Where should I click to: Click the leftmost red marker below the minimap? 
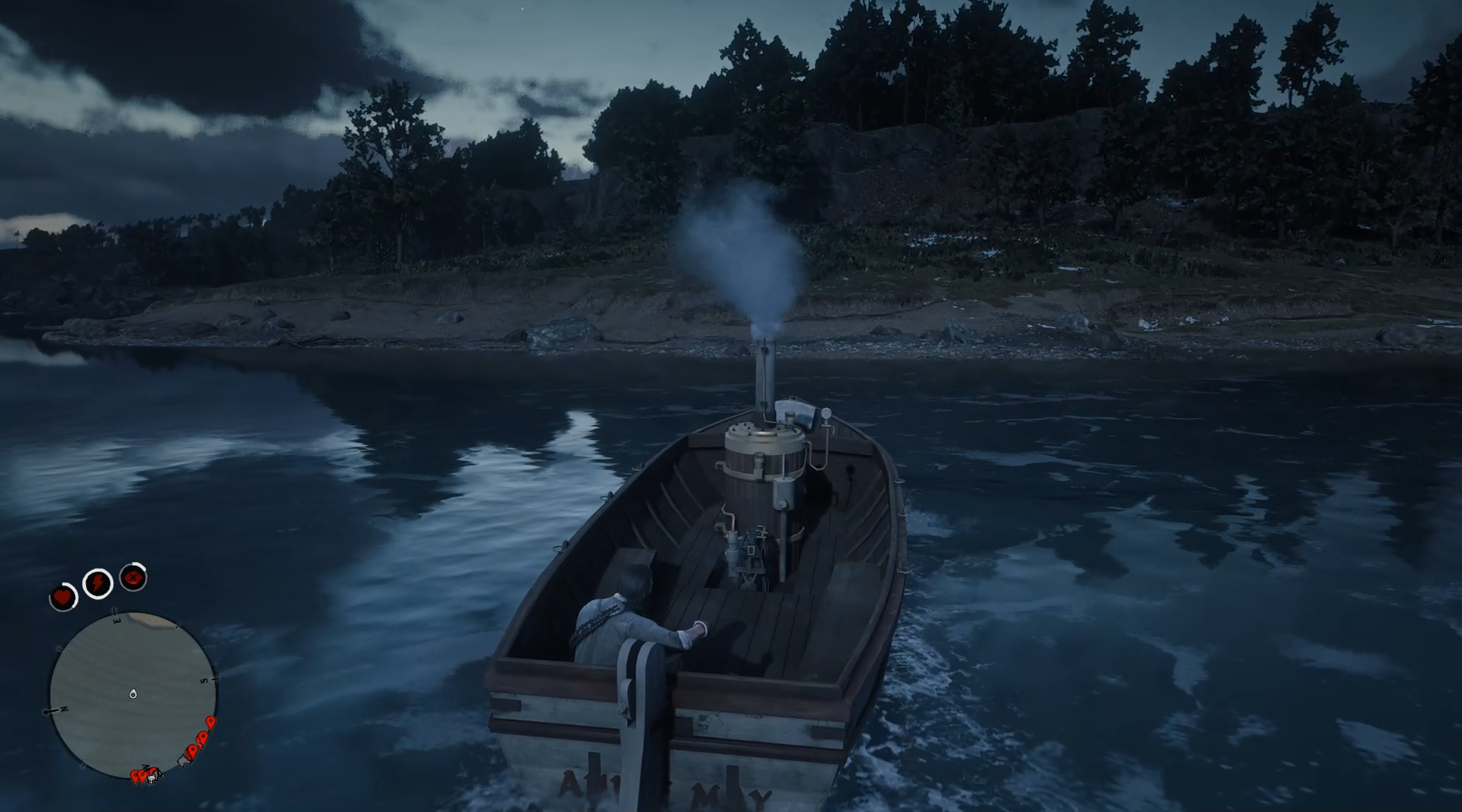pyautogui.click(x=134, y=776)
